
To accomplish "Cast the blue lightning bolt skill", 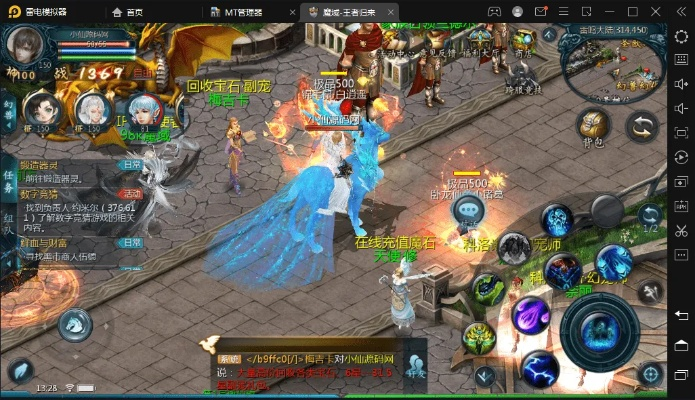I will (539, 370).
